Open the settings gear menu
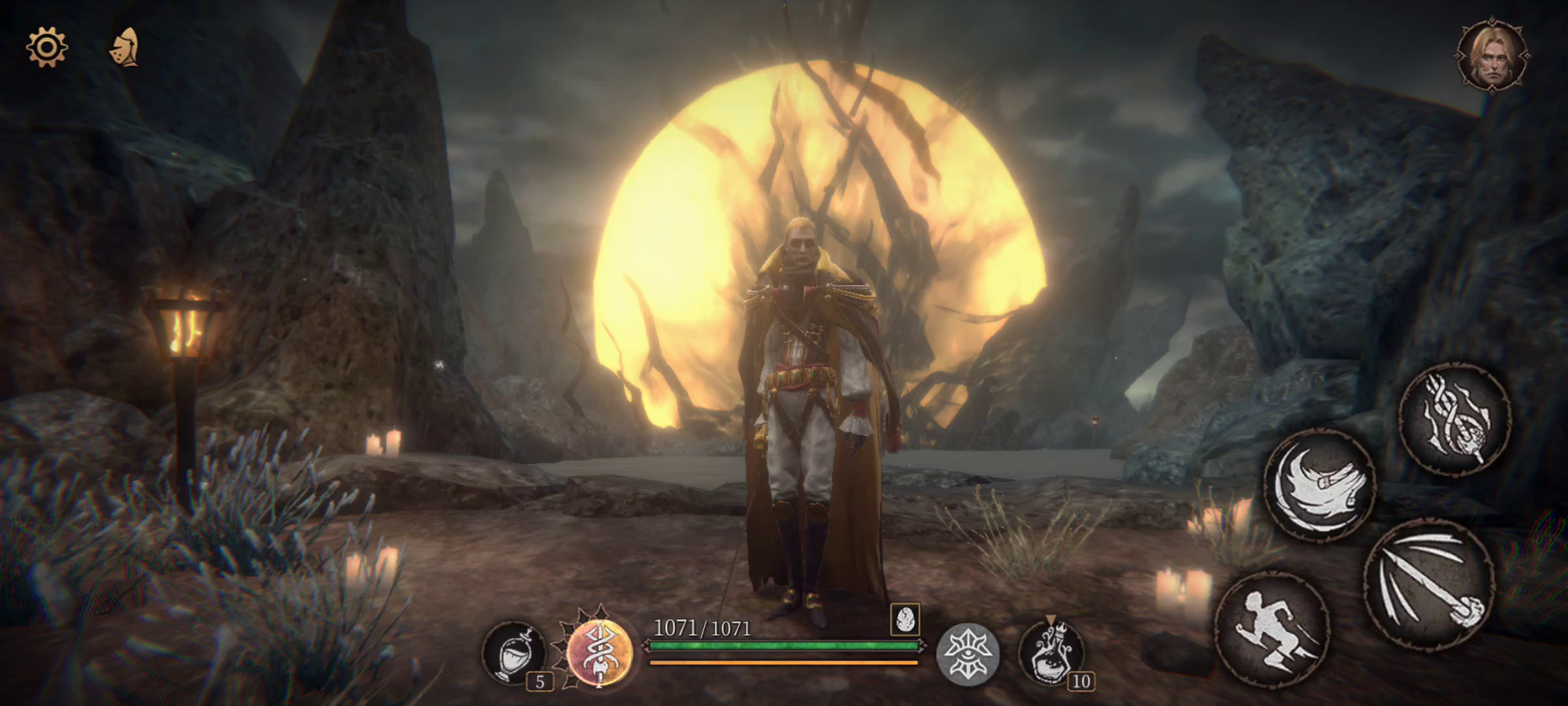Image resolution: width=1568 pixels, height=706 pixels. pos(46,47)
